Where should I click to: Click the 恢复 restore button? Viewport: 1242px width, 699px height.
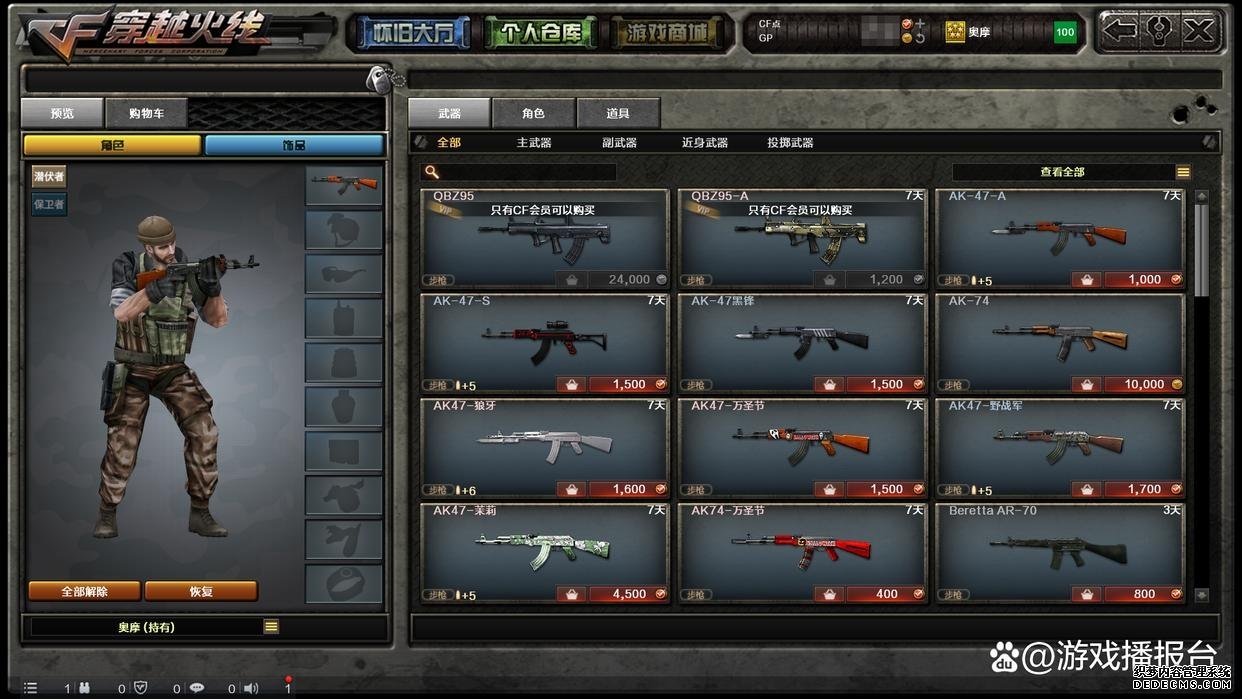[201, 591]
